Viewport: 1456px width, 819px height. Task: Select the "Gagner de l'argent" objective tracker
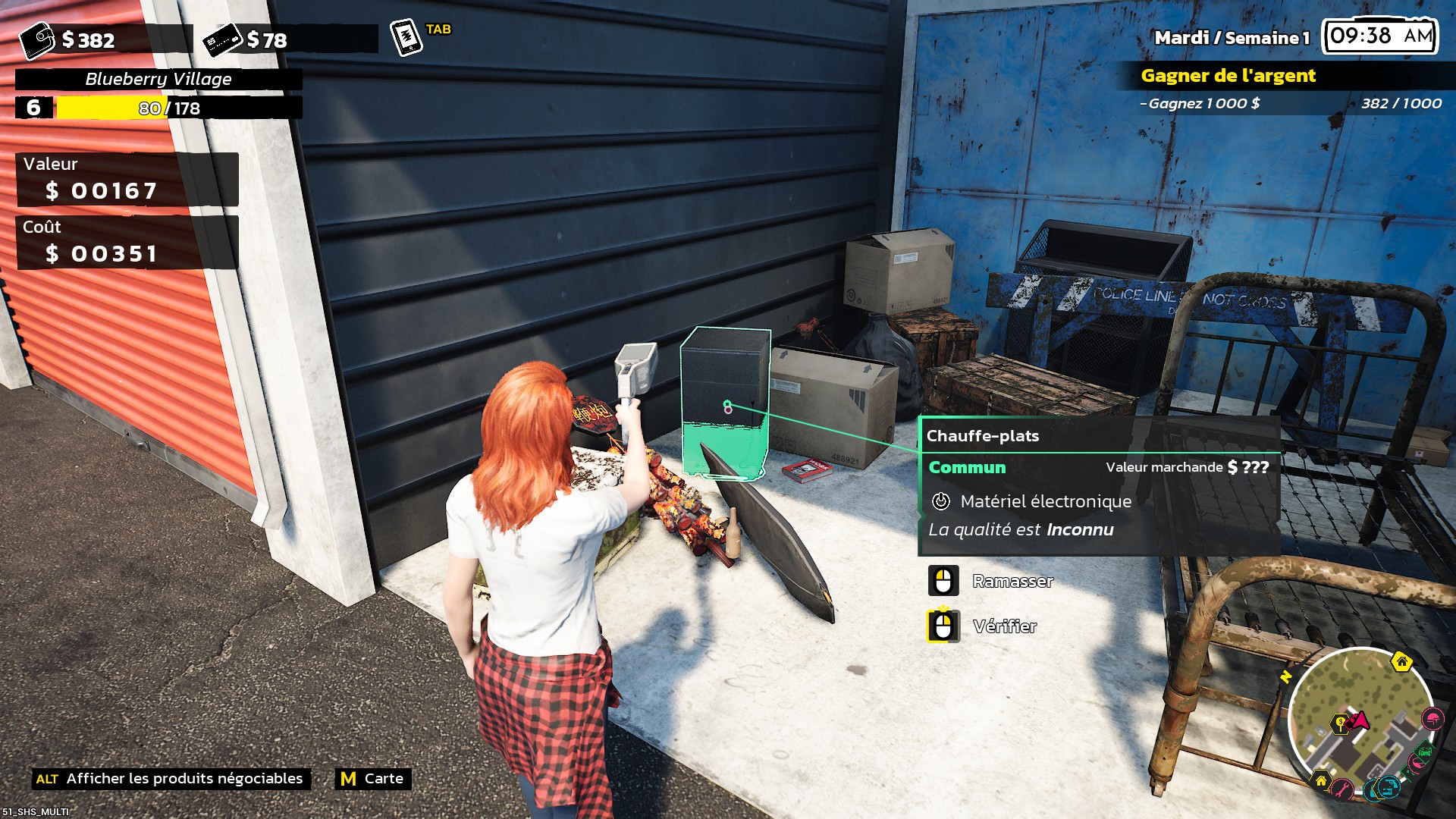click(x=1228, y=76)
